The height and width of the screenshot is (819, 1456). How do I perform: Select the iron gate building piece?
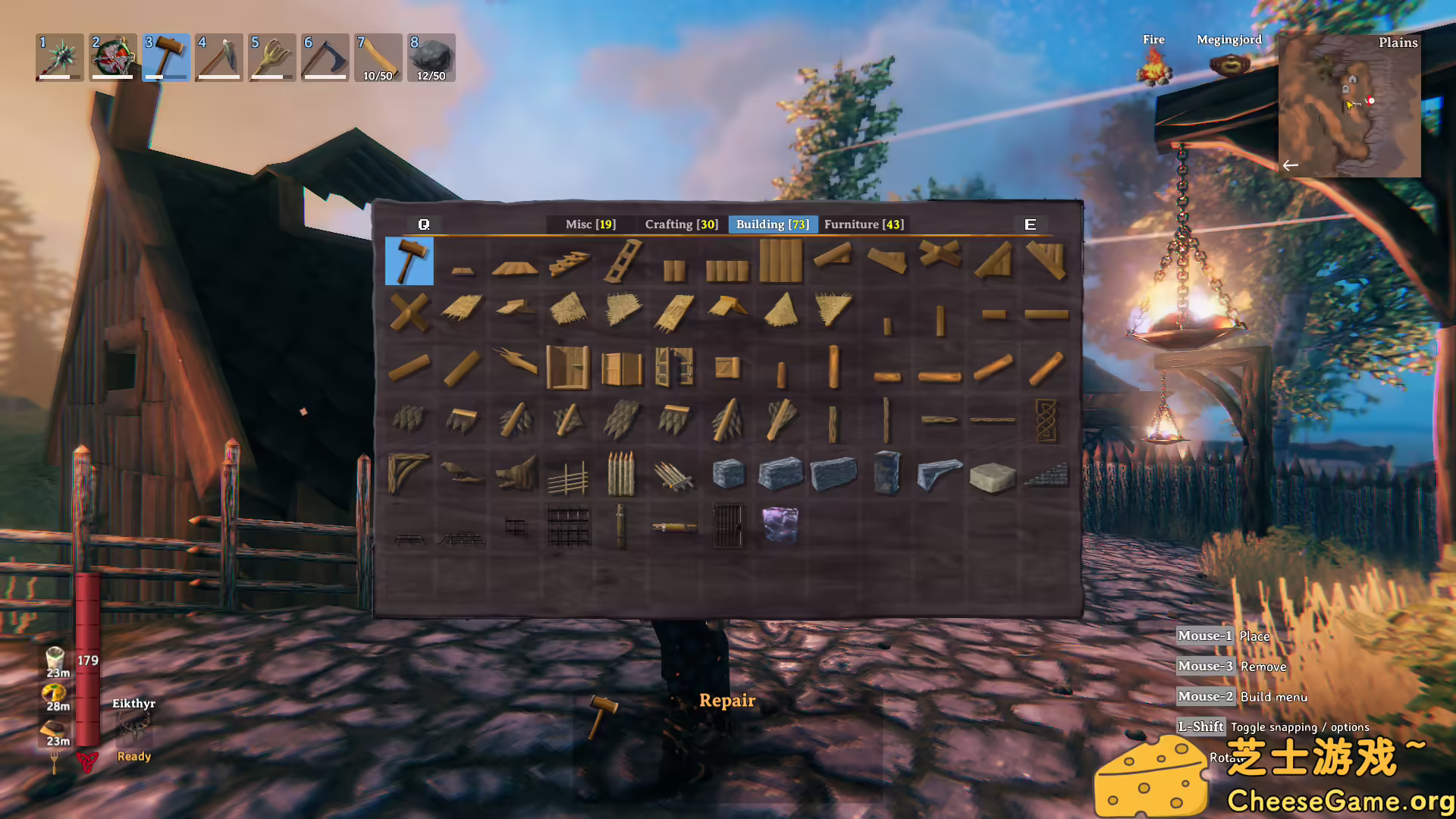click(726, 526)
